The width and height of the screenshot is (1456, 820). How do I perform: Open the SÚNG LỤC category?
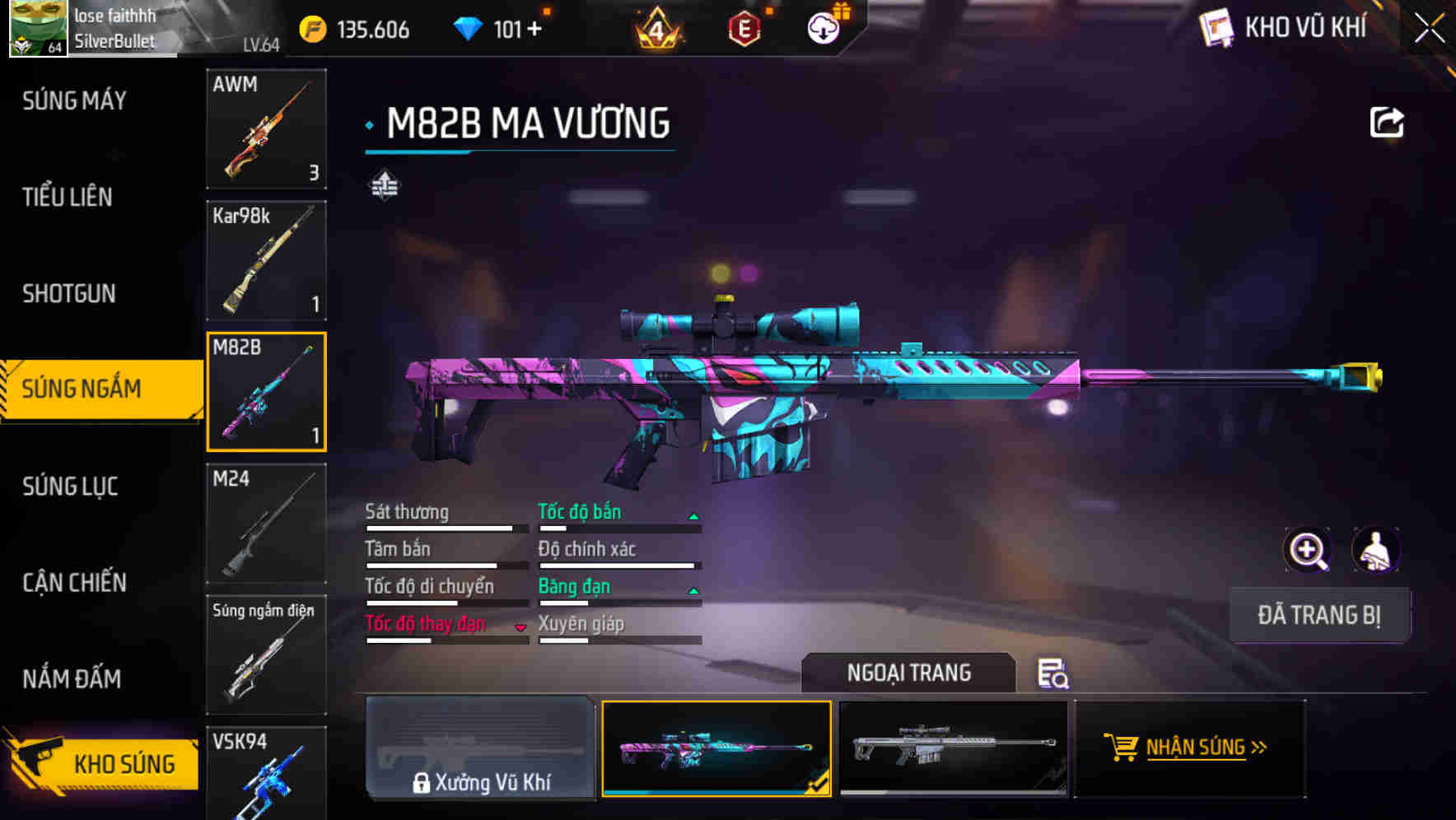(70, 487)
